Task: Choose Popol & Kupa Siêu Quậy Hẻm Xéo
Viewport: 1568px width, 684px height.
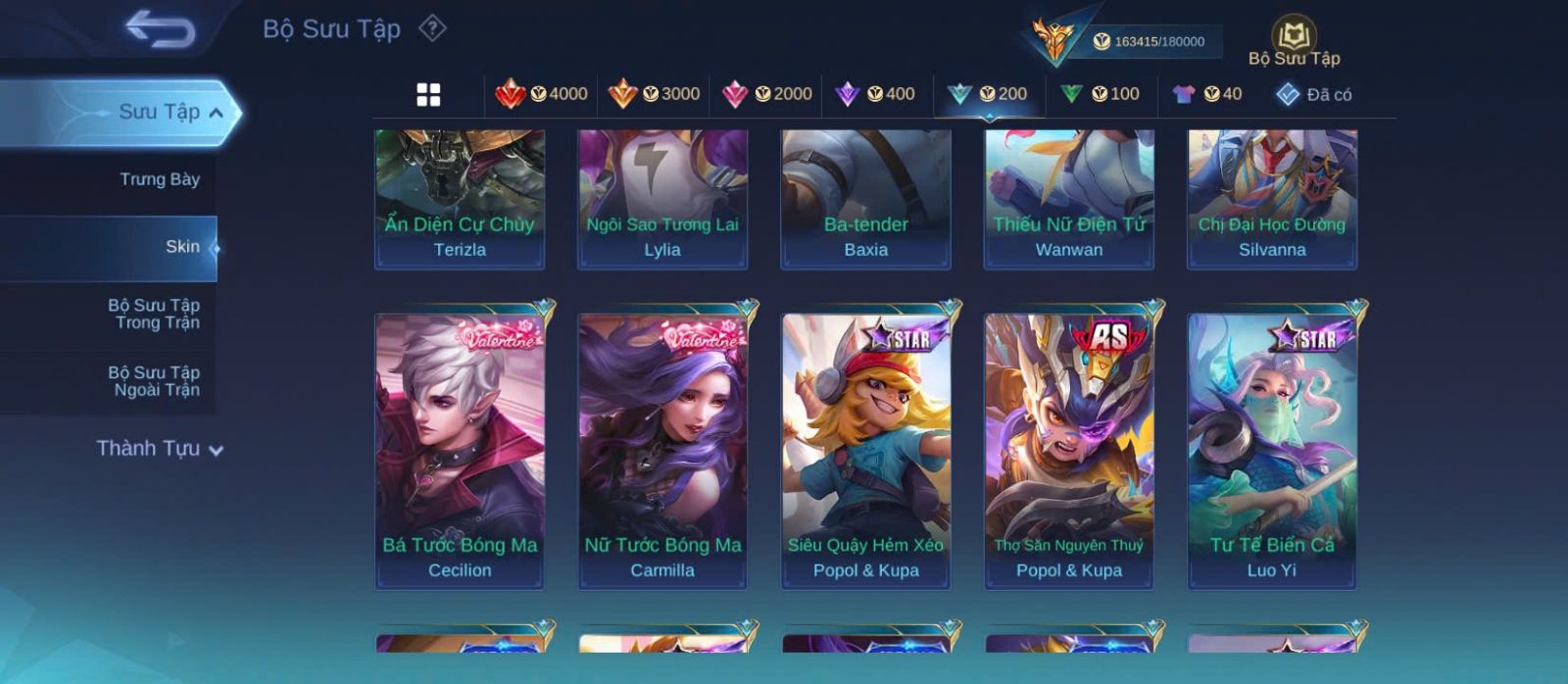Action: (865, 451)
